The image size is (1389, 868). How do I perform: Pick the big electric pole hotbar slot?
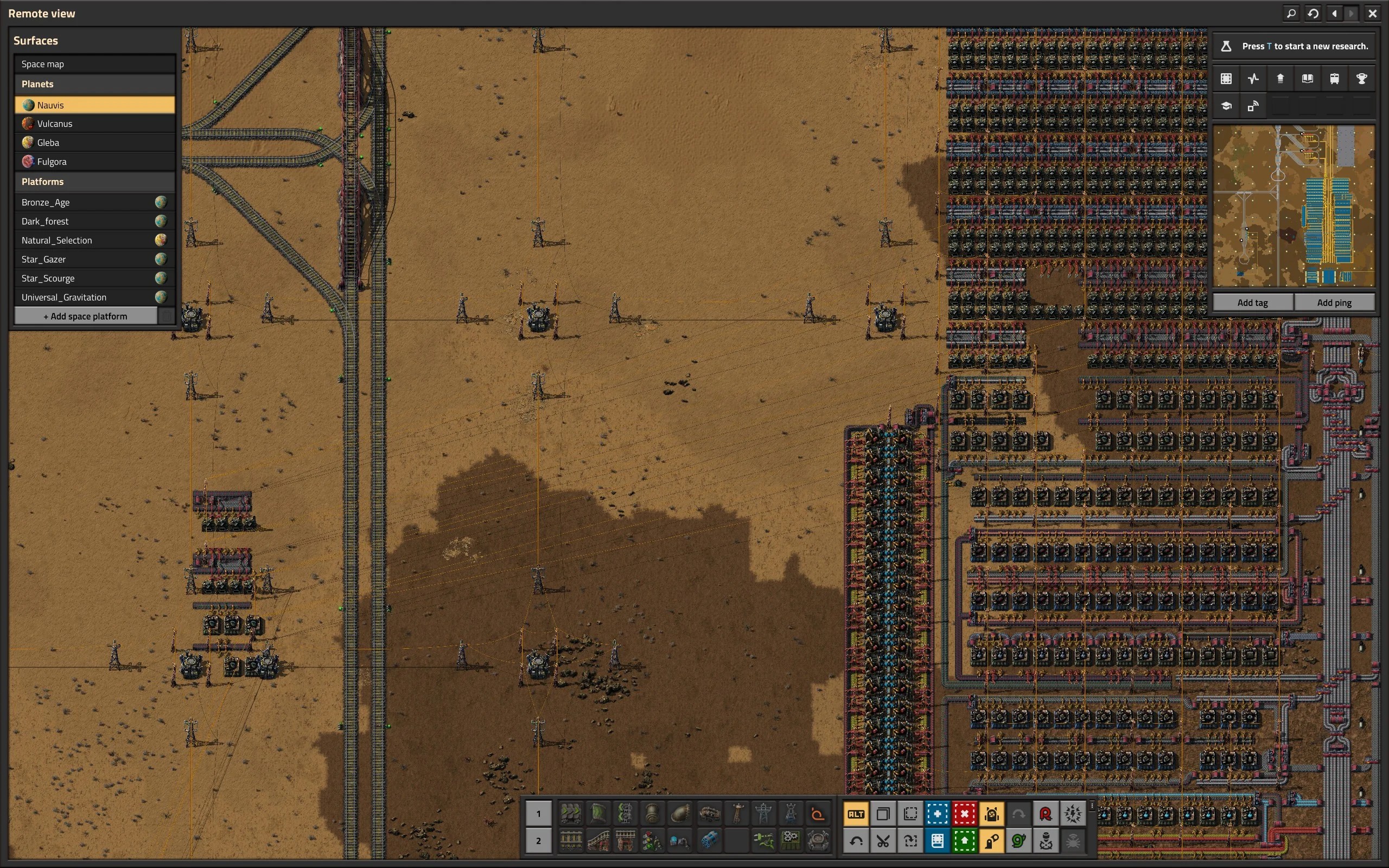click(763, 813)
